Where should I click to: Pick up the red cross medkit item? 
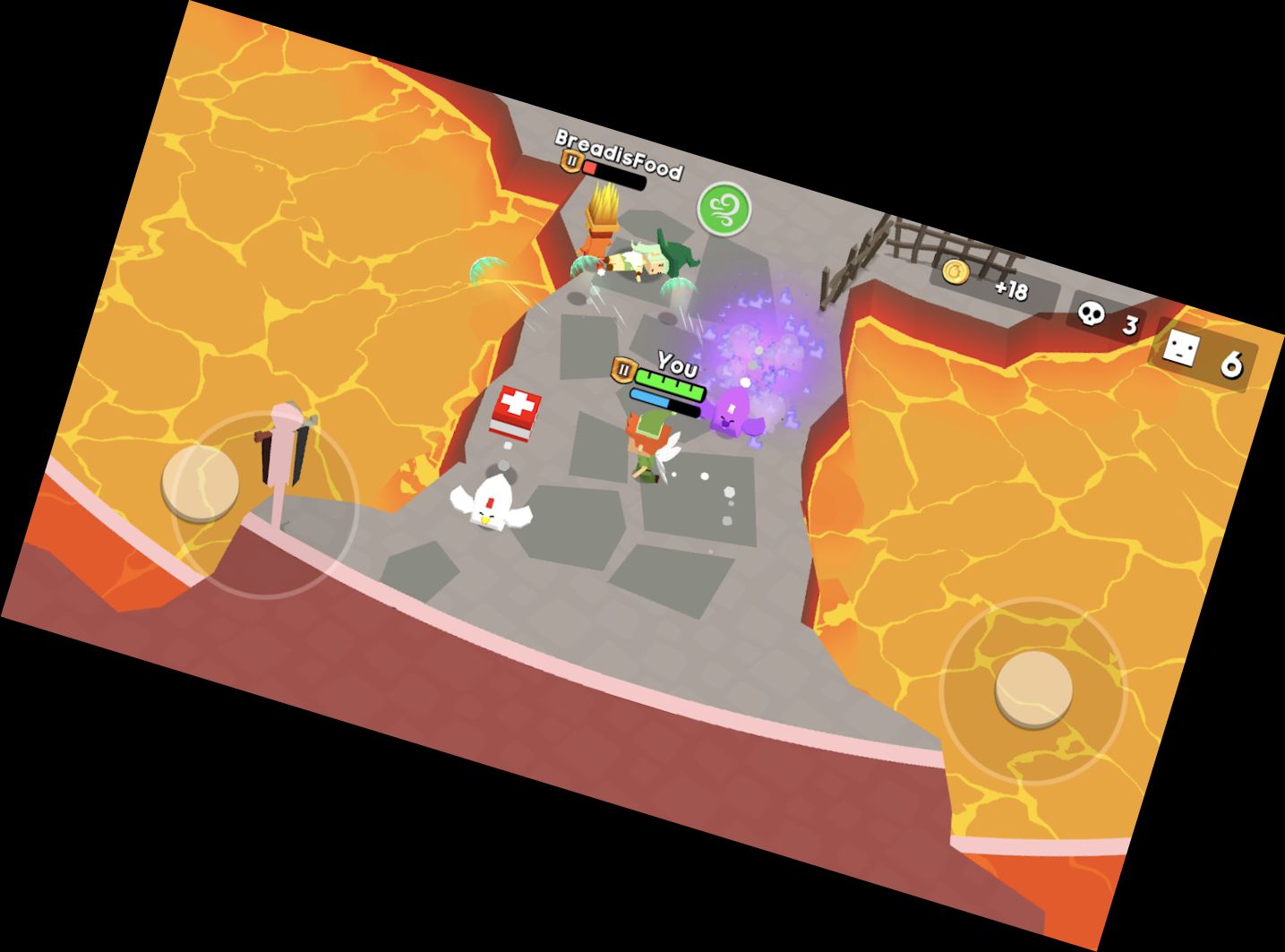coord(517,412)
